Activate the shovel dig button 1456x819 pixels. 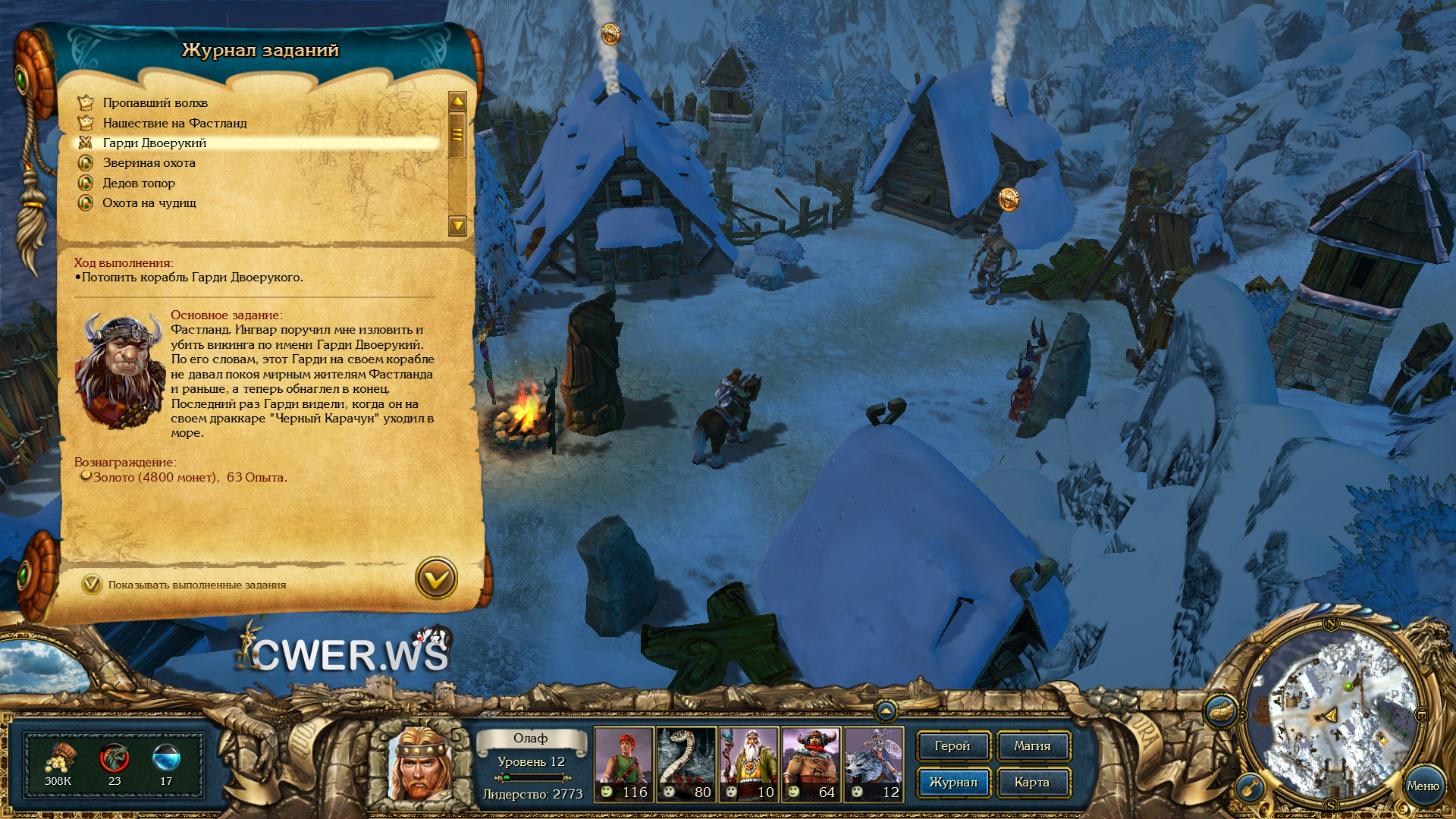point(1250,787)
